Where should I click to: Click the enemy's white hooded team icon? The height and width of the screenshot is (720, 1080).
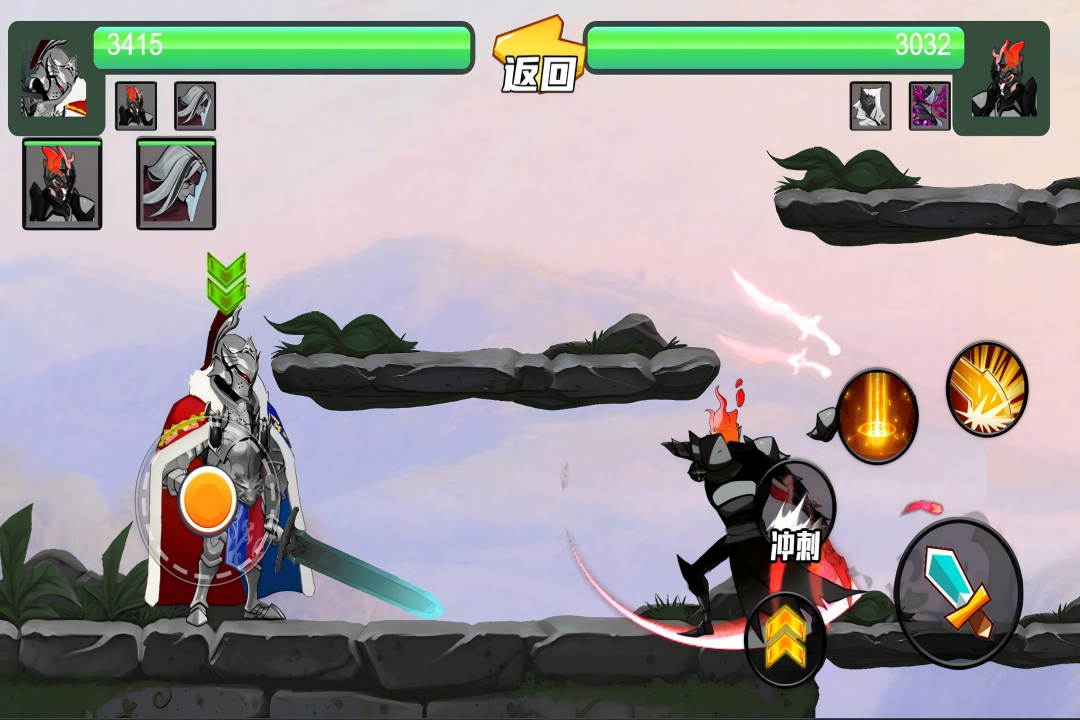870,106
